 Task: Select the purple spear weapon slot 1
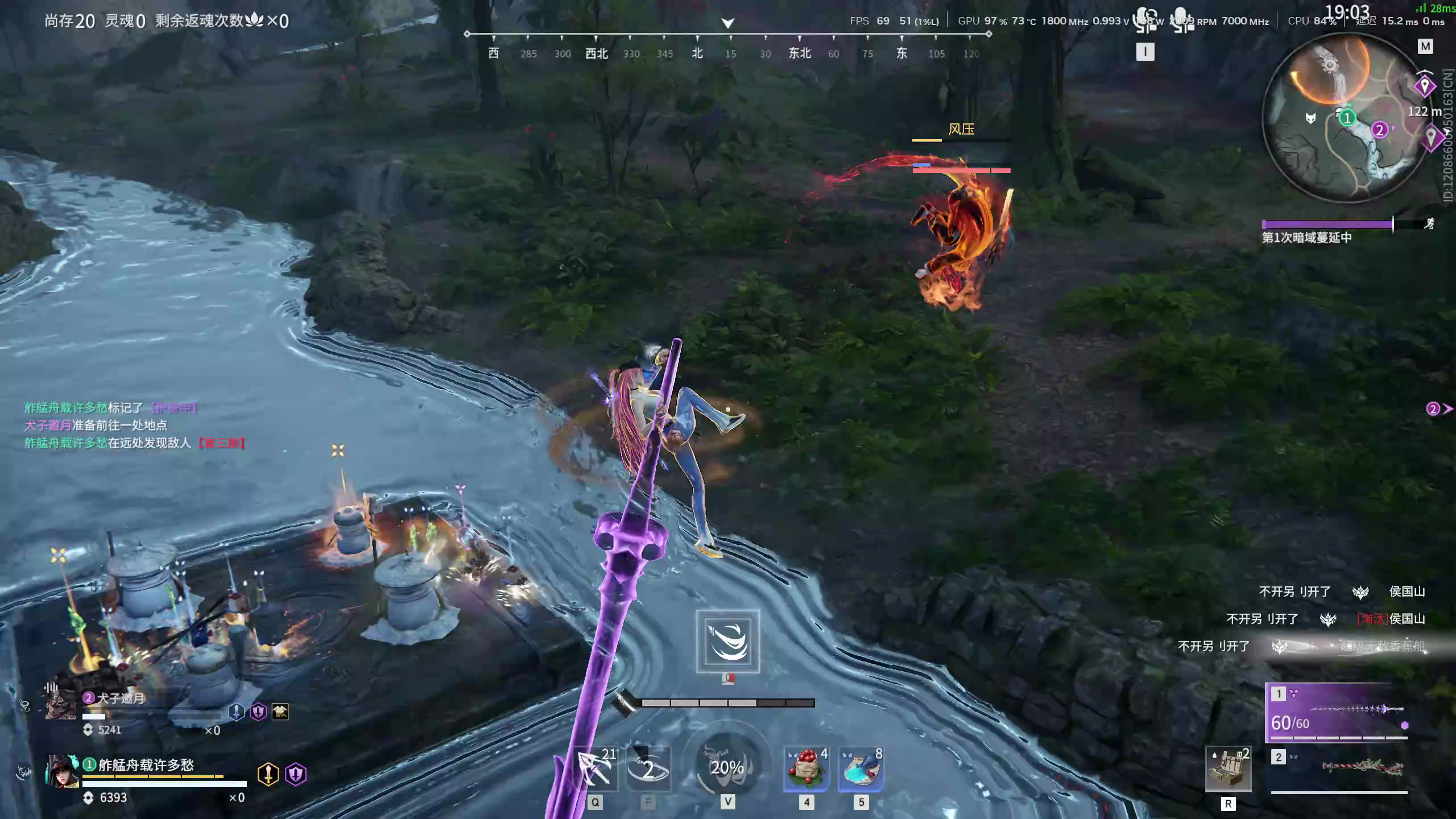click(1337, 713)
